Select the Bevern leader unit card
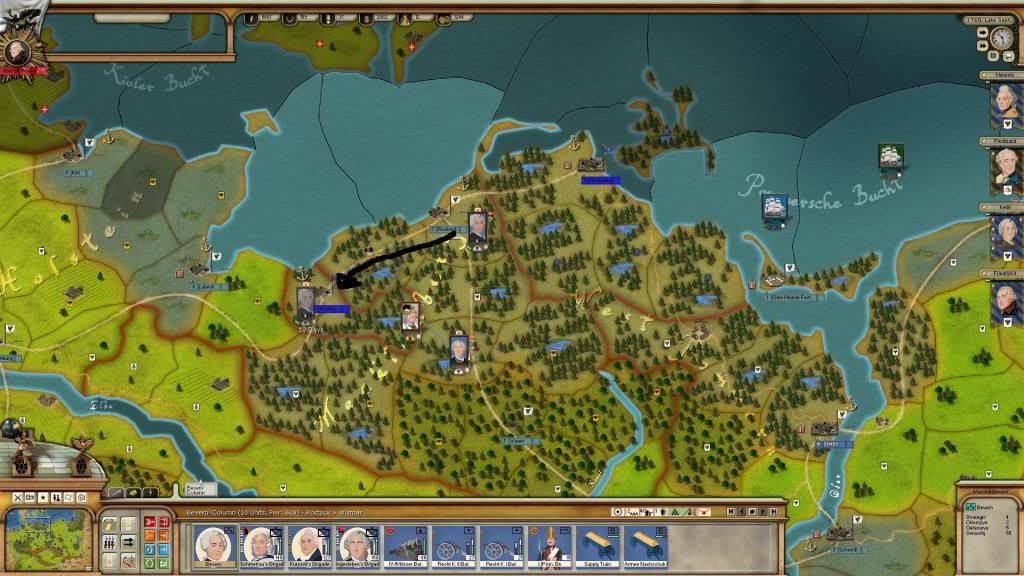Viewport: 1024px width, 576px height. (x=215, y=546)
